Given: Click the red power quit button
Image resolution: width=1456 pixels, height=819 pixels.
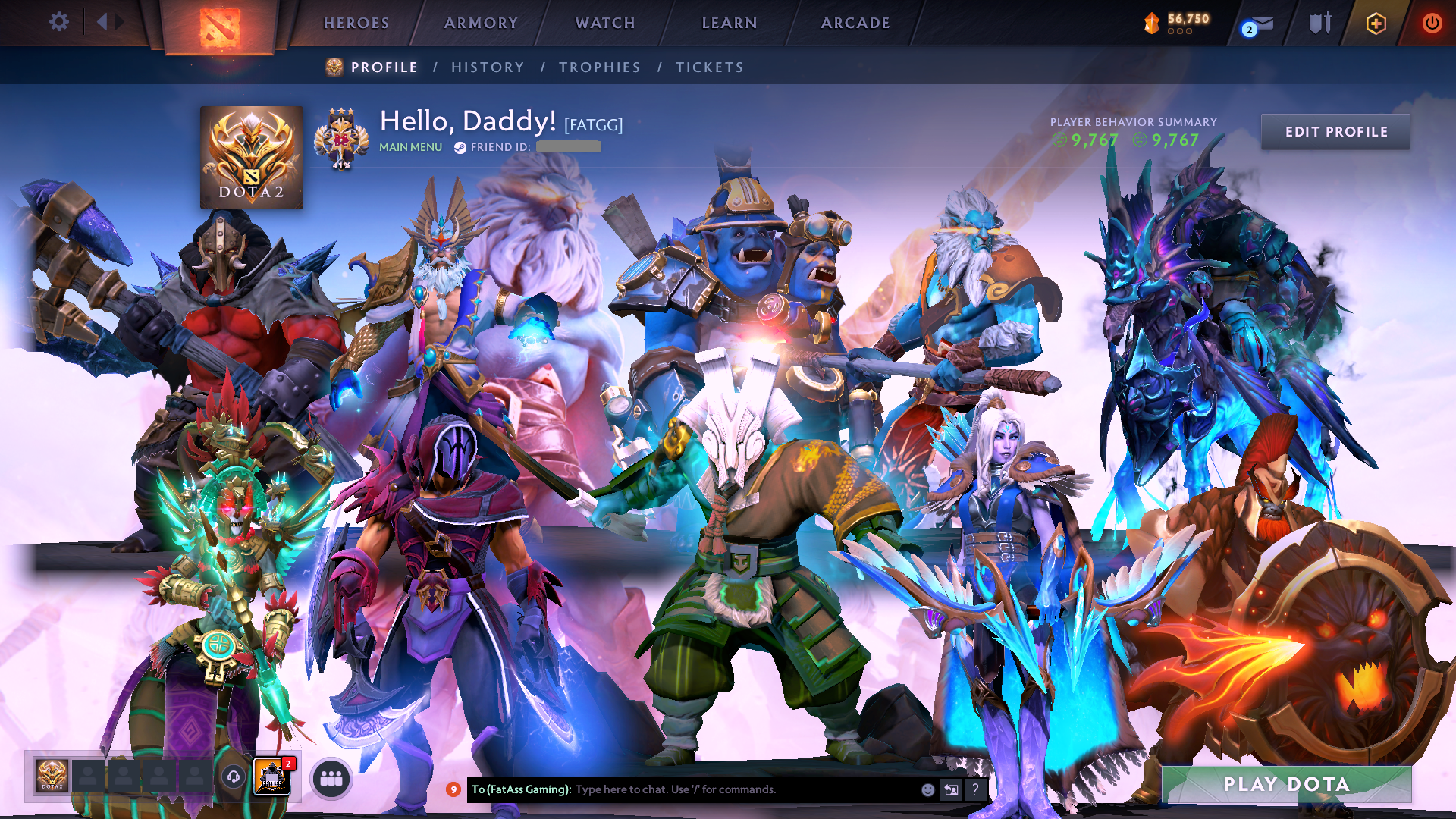Looking at the screenshot, I should pyautogui.click(x=1432, y=24).
